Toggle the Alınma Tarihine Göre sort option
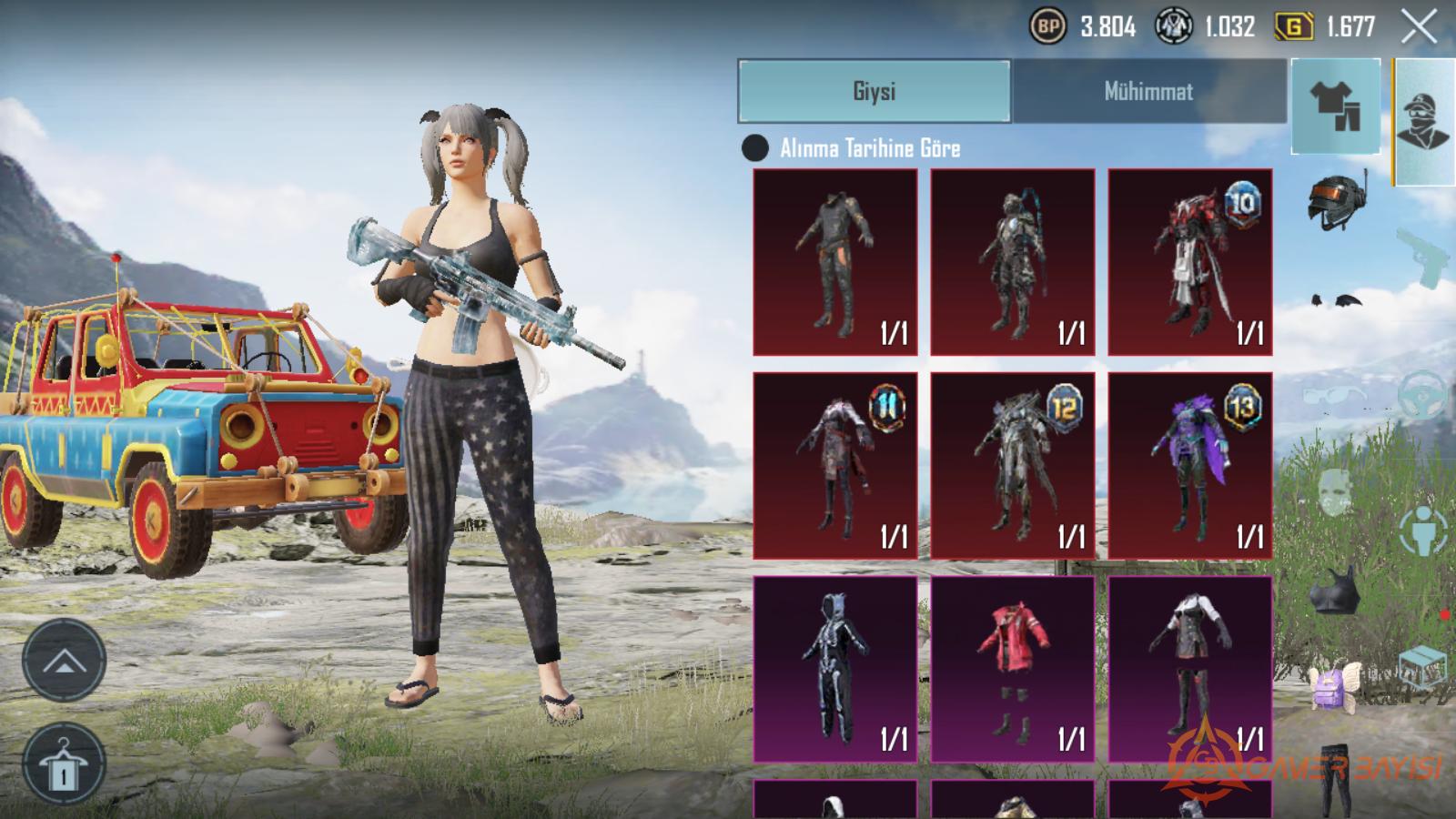This screenshot has width=1456, height=819. [755, 148]
